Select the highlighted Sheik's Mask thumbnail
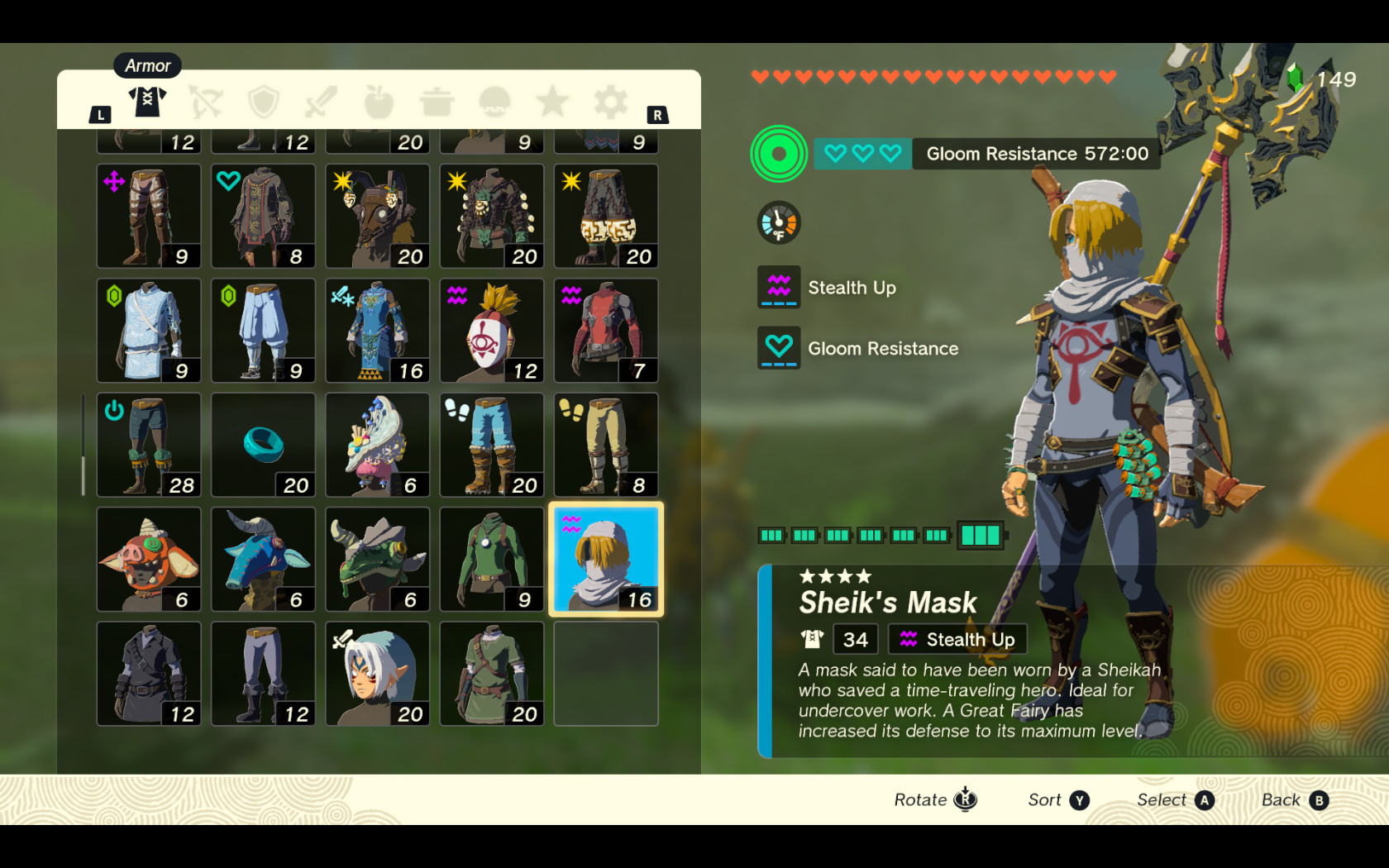The image size is (1389, 868). pyautogui.click(x=605, y=560)
